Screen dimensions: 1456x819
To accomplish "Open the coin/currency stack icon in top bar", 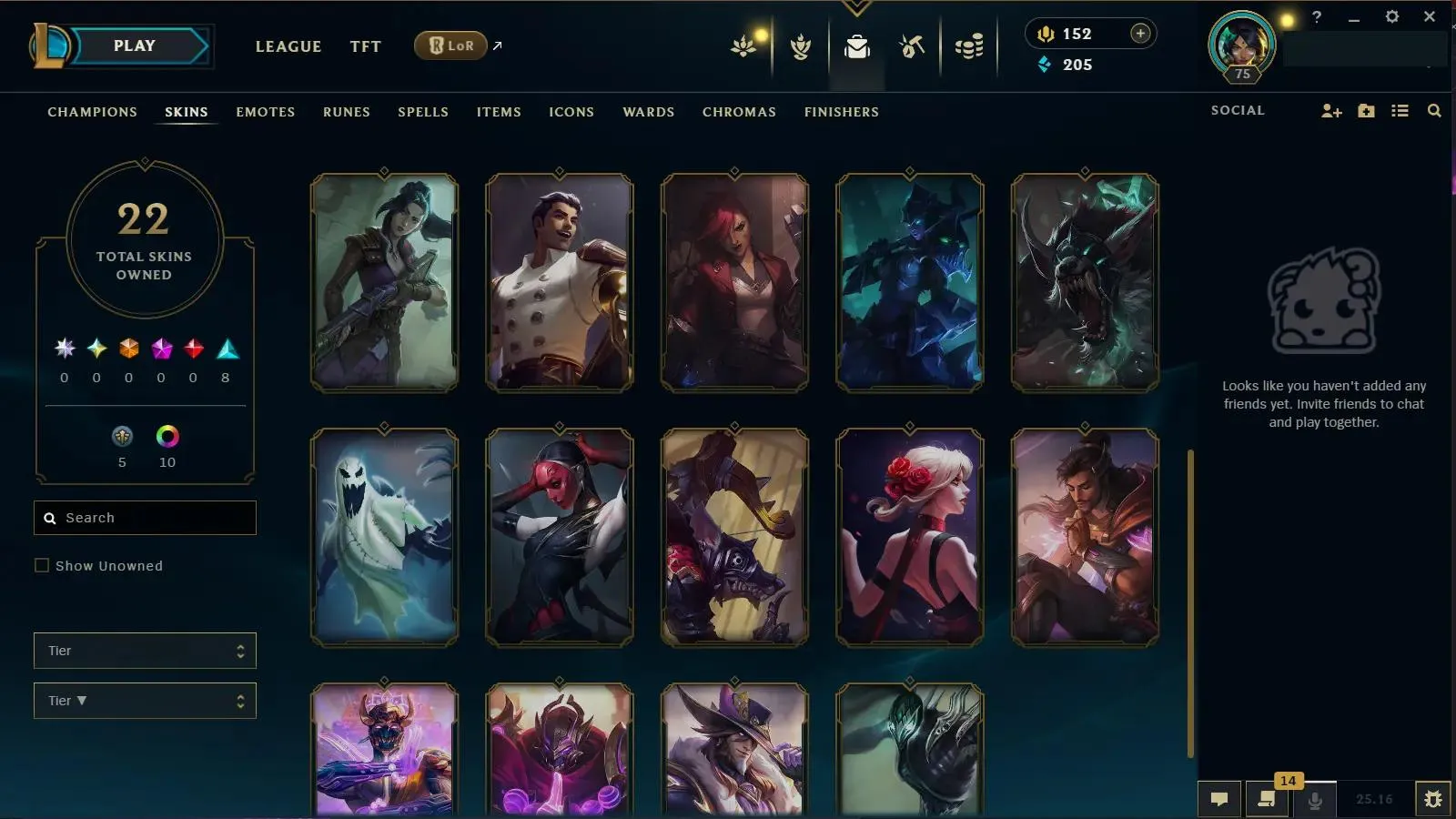I will 967,46.
